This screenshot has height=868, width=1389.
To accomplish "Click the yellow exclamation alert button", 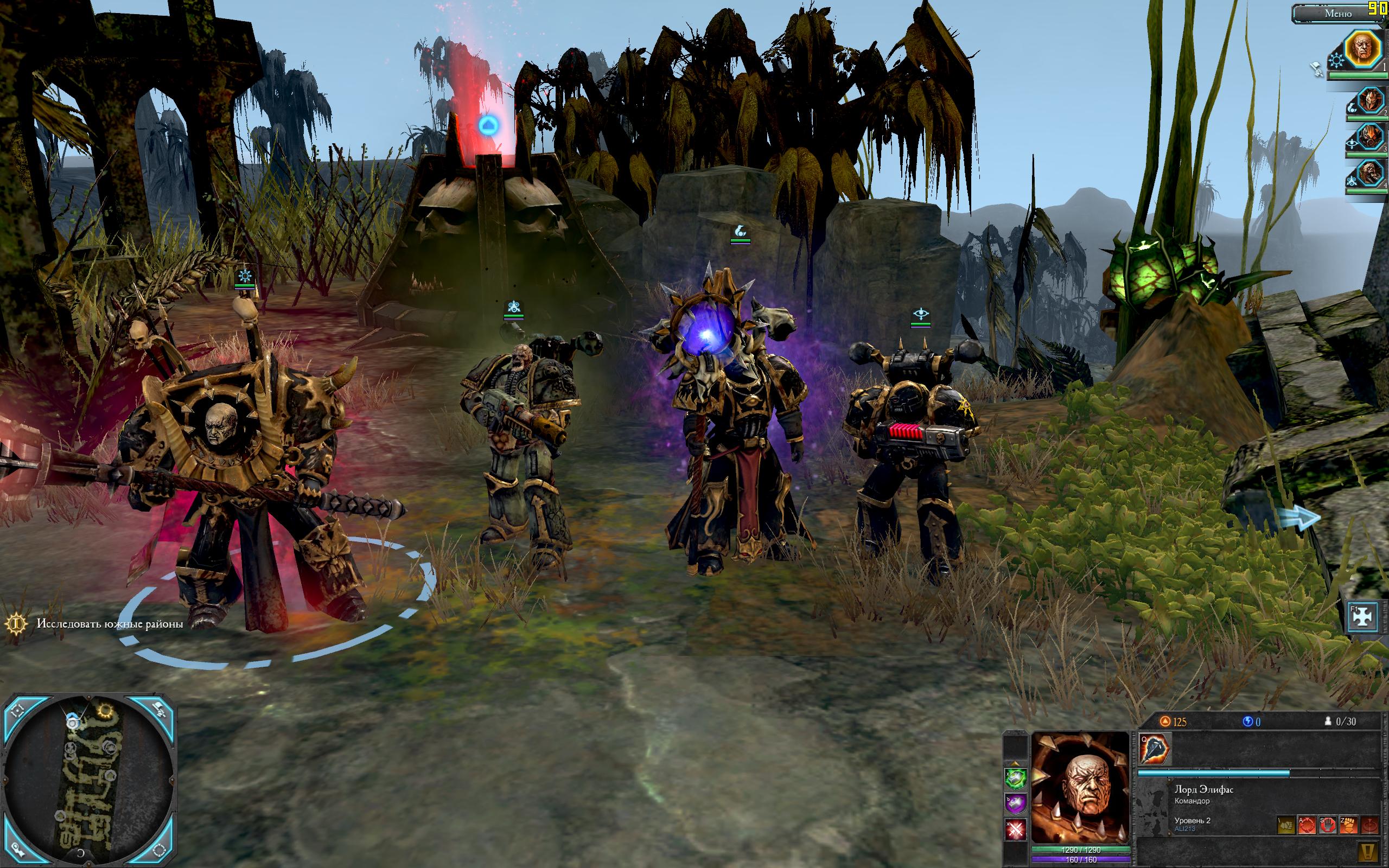I will [x=1368, y=851].
